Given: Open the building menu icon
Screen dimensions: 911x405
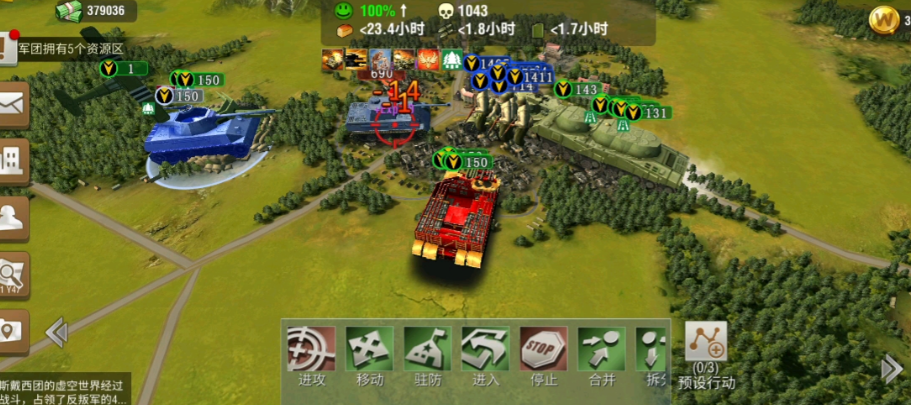Looking at the screenshot, I should (13, 160).
